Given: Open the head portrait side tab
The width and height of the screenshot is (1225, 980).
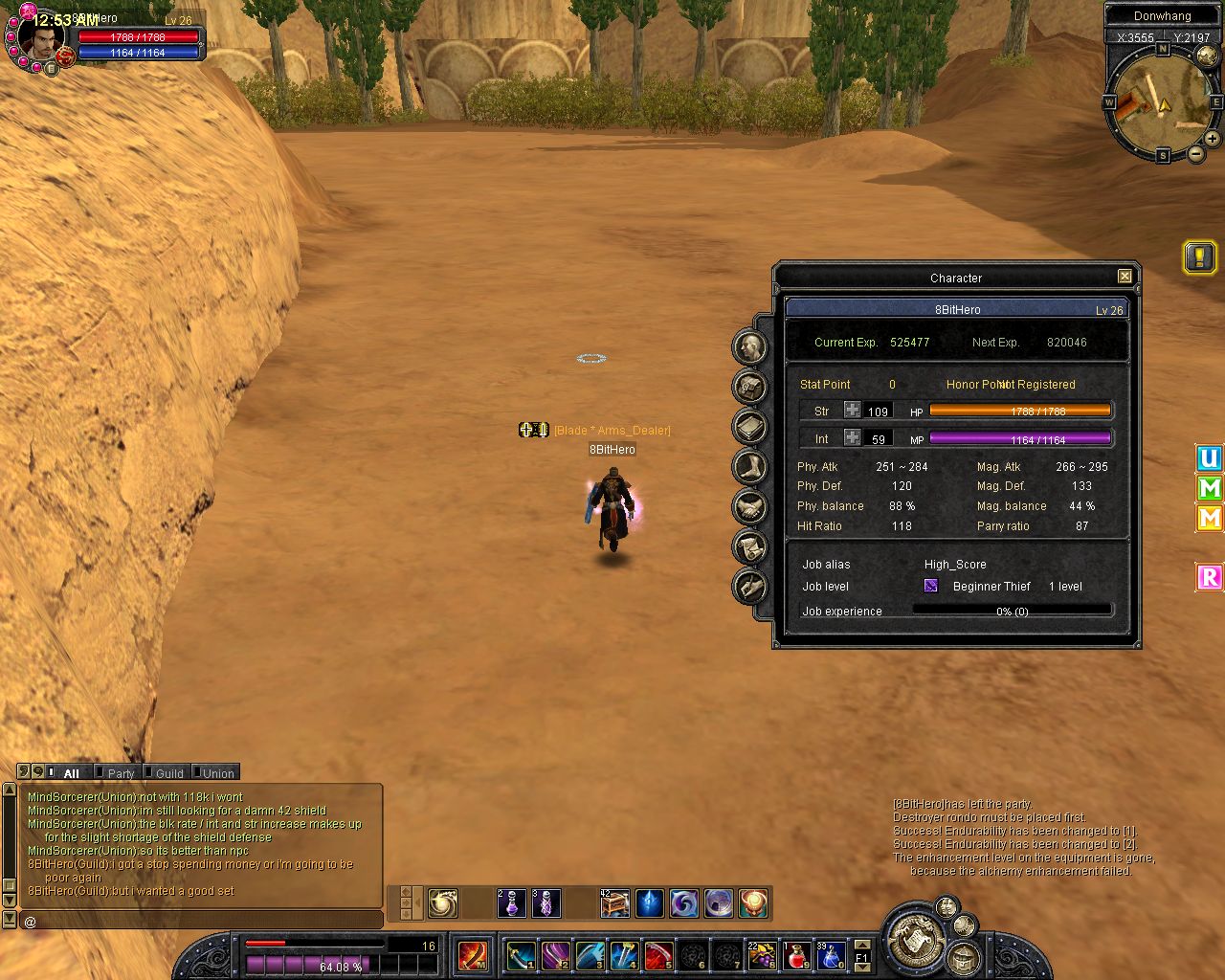Looking at the screenshot, I should click(749, 346).
